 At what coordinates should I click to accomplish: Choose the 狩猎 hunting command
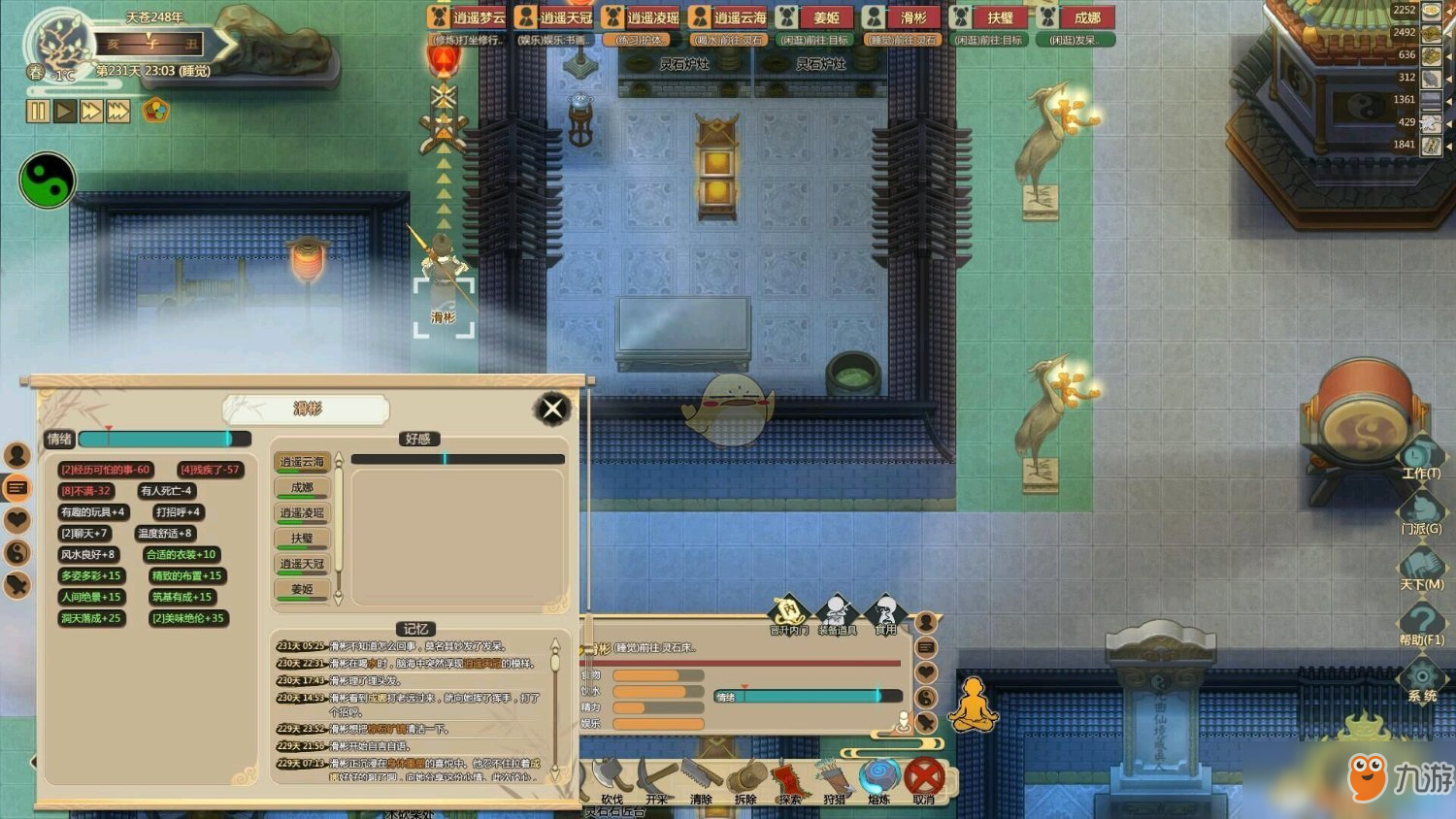(x=834, y=779)
